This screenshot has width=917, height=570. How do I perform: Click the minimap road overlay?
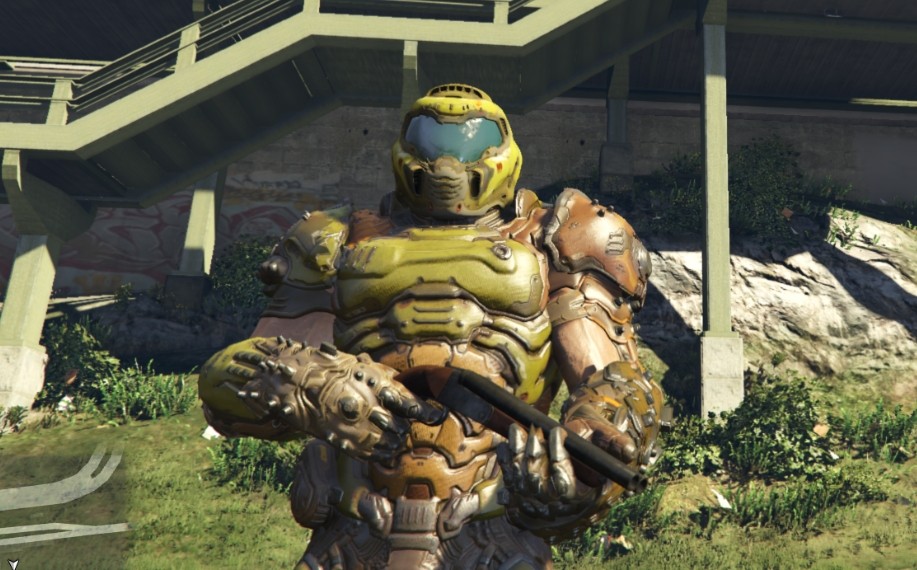(x=62, y=491)
